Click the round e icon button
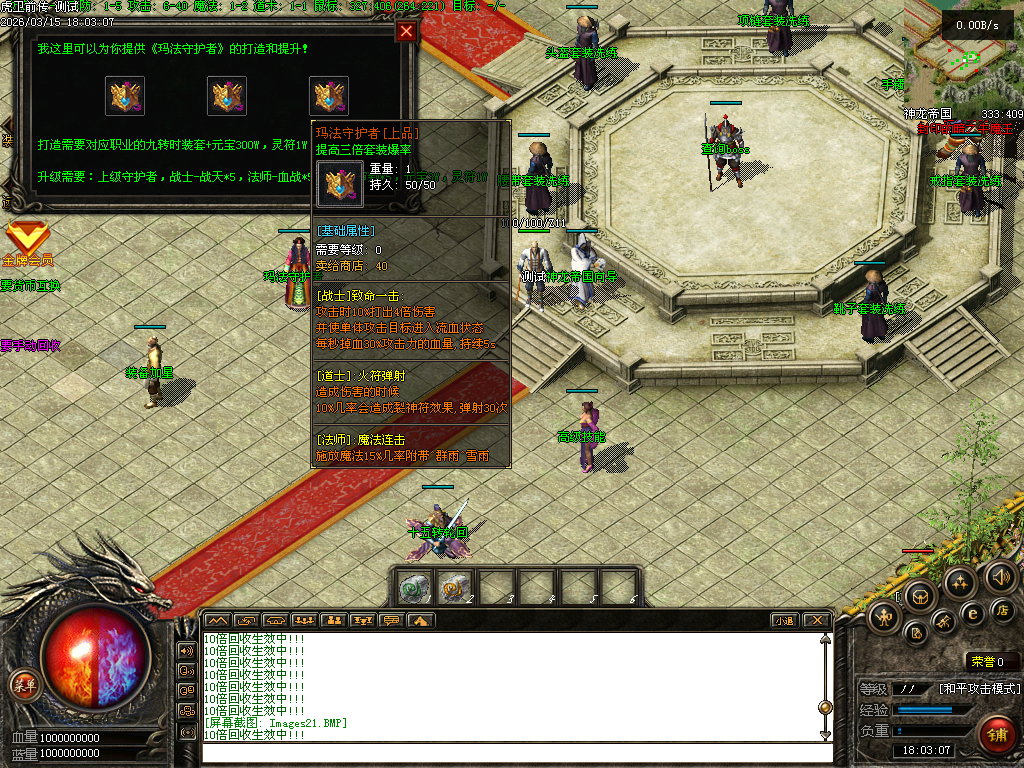This screenshot has height=768, width=1024. 971,613
